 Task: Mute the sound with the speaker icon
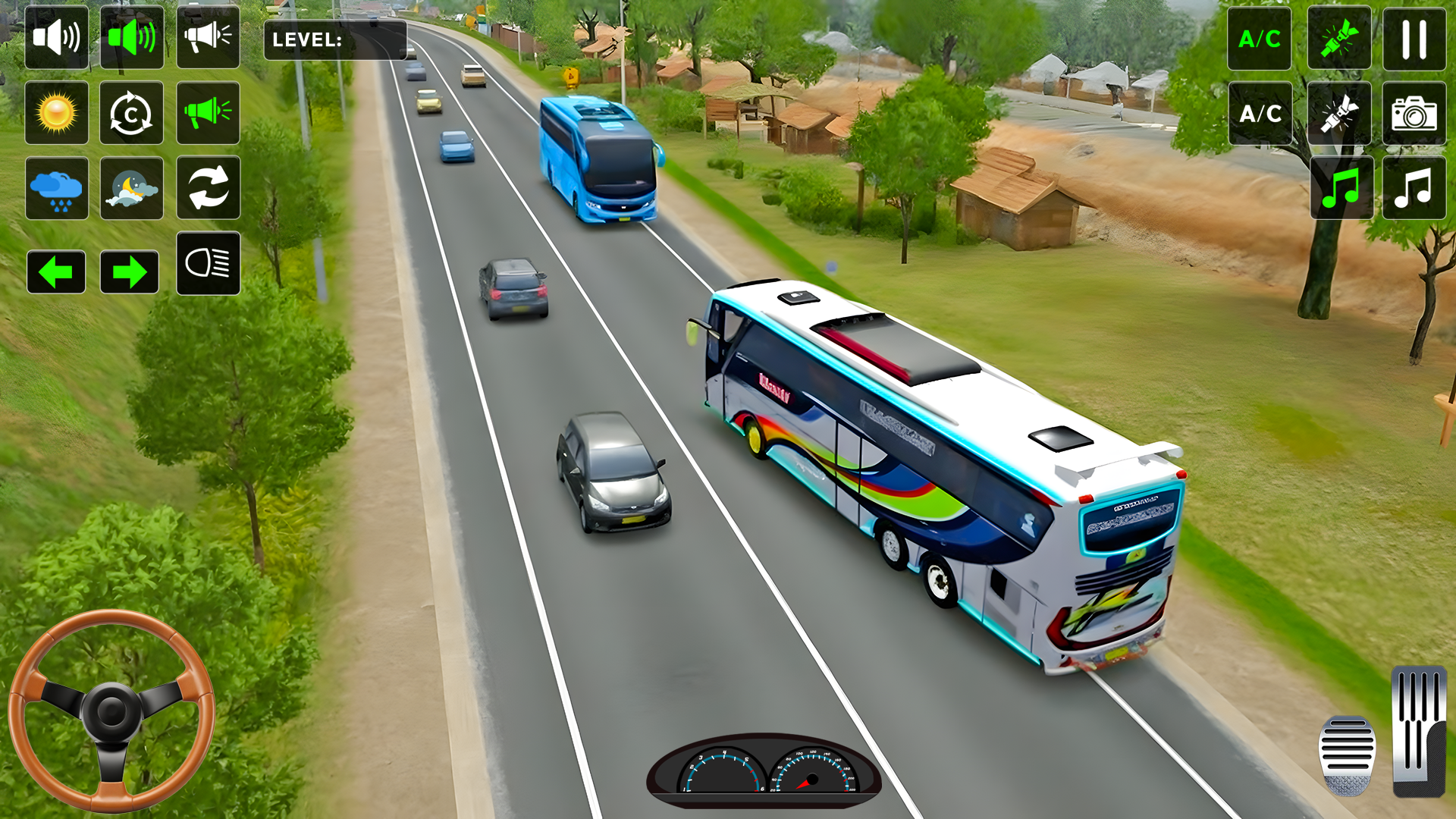click(x=56, y=39)
